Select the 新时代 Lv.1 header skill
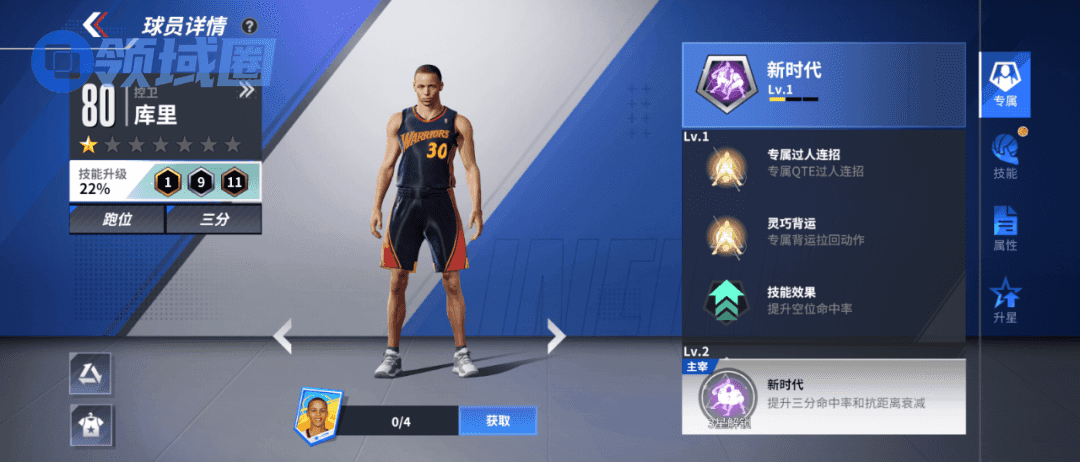Image resolution: width=1080 pixels, height=462 pixels. click(x=823, y=85)
